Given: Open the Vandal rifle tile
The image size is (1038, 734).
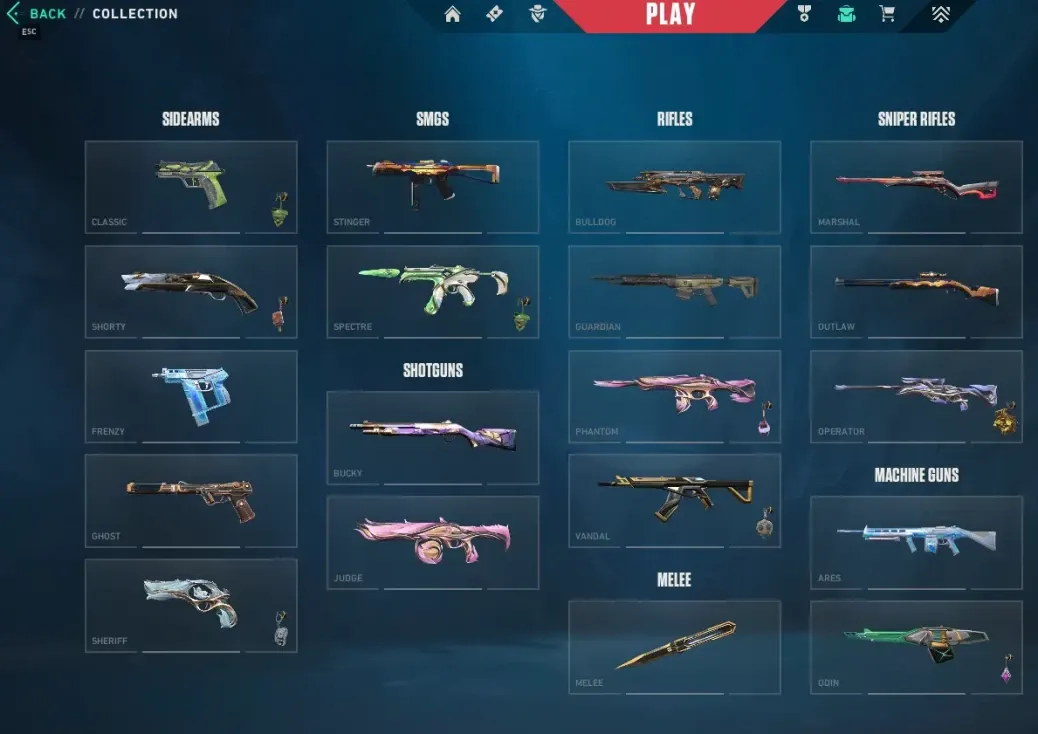Looking at the screenshot, I should pyautogui.click(x=674, y=500).
